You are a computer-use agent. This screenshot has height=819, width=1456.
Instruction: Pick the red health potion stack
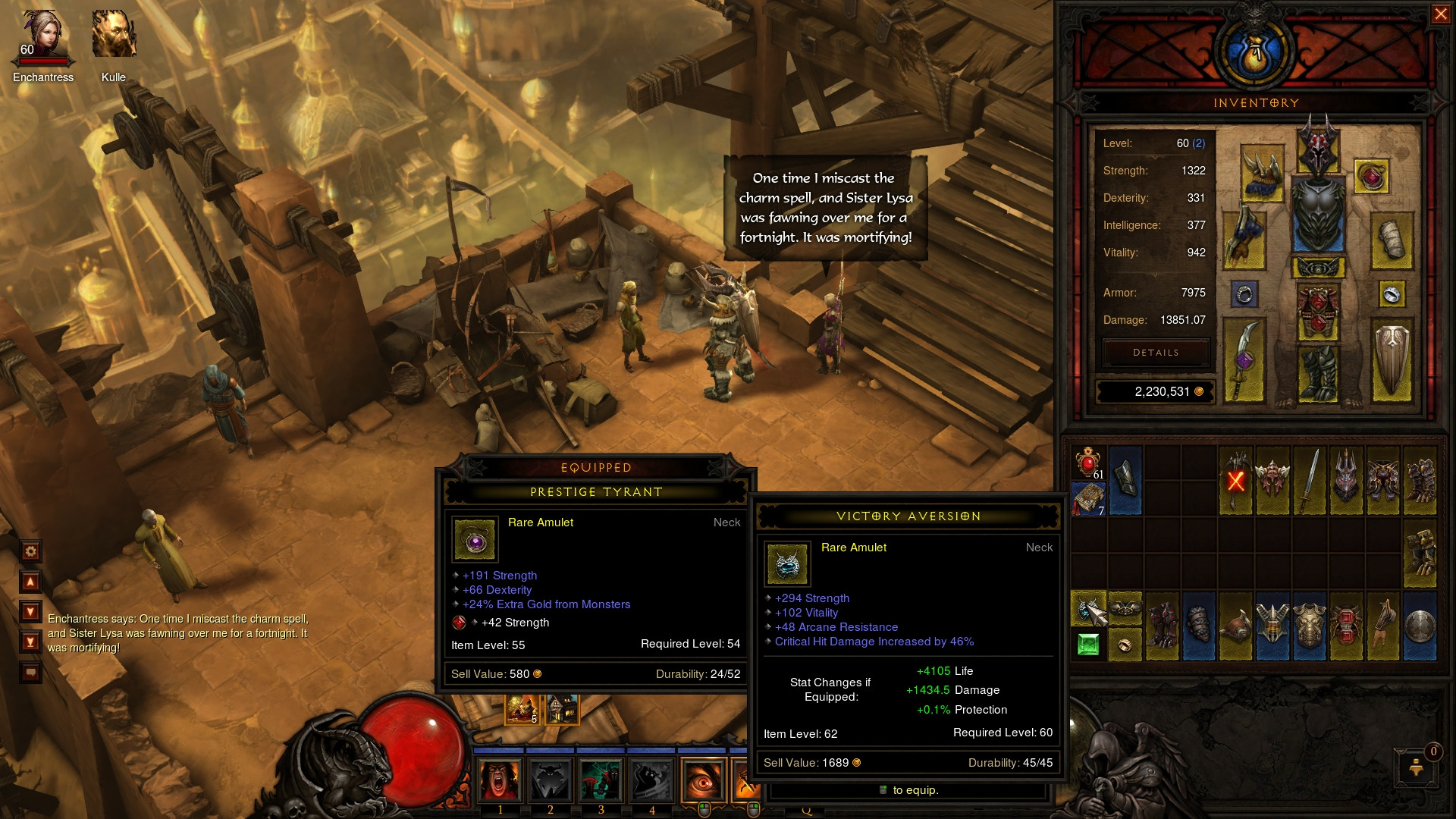click(1088, 463)
